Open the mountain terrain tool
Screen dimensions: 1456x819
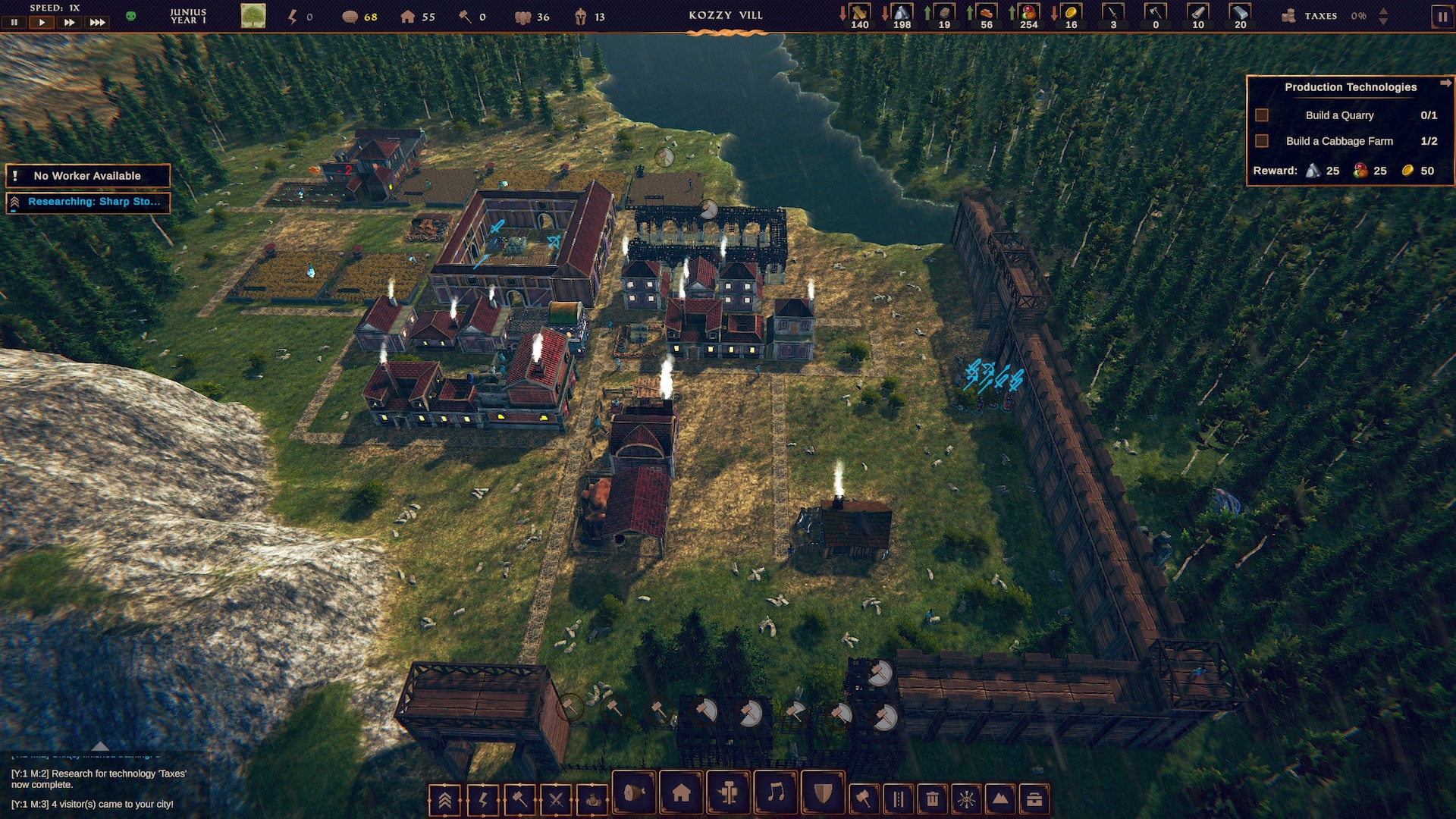click(x=1000, y=799)
